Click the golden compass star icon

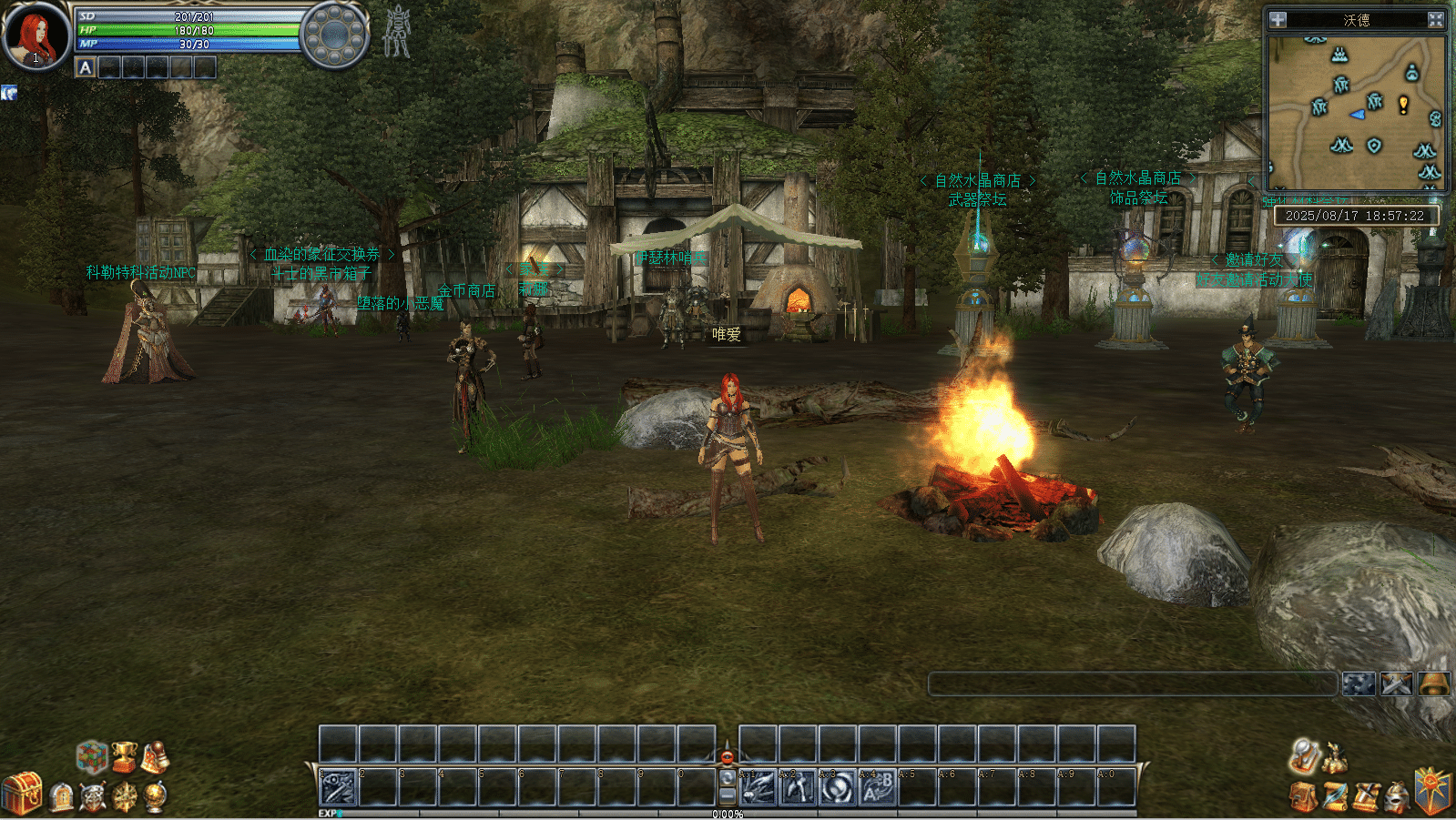(125, 797)
